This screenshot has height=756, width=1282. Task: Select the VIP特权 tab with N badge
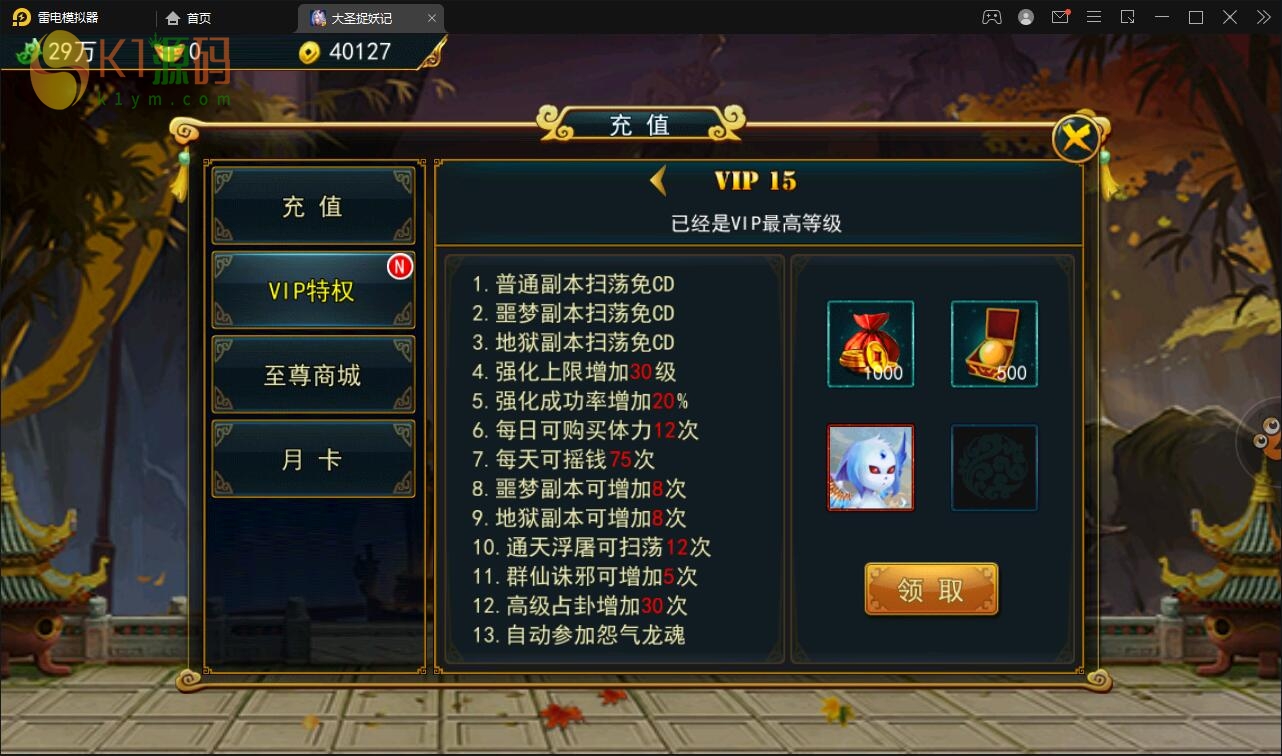(313, 290)
